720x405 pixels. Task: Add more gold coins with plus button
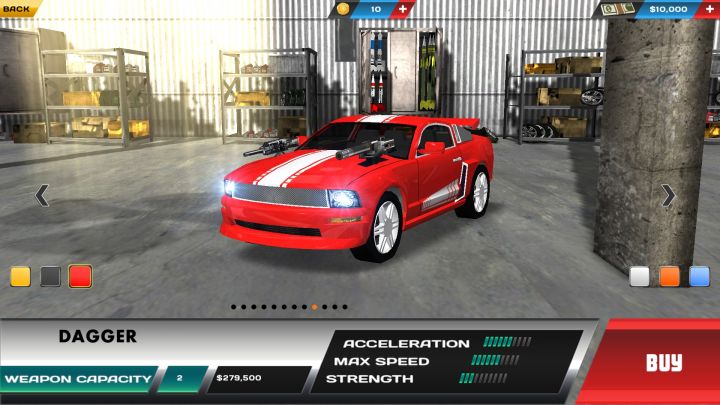pos(403,9)
